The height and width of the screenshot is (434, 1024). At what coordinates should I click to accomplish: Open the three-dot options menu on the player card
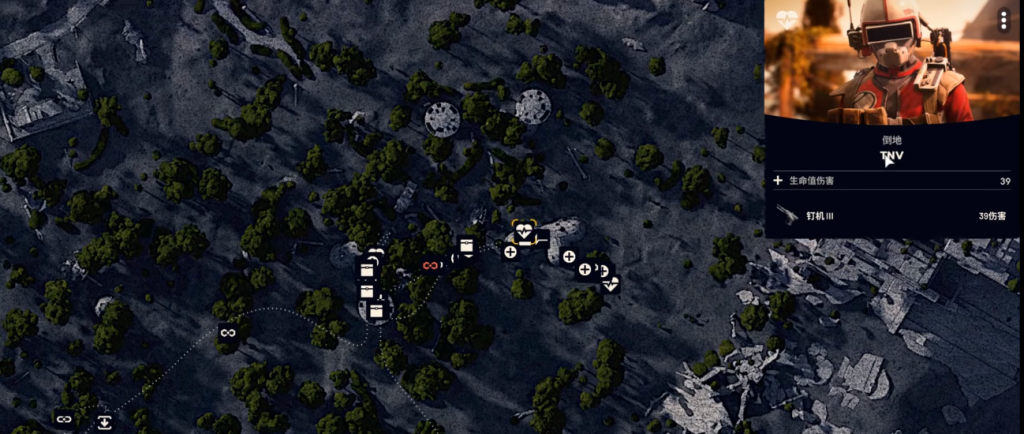tap(1004, 20)
